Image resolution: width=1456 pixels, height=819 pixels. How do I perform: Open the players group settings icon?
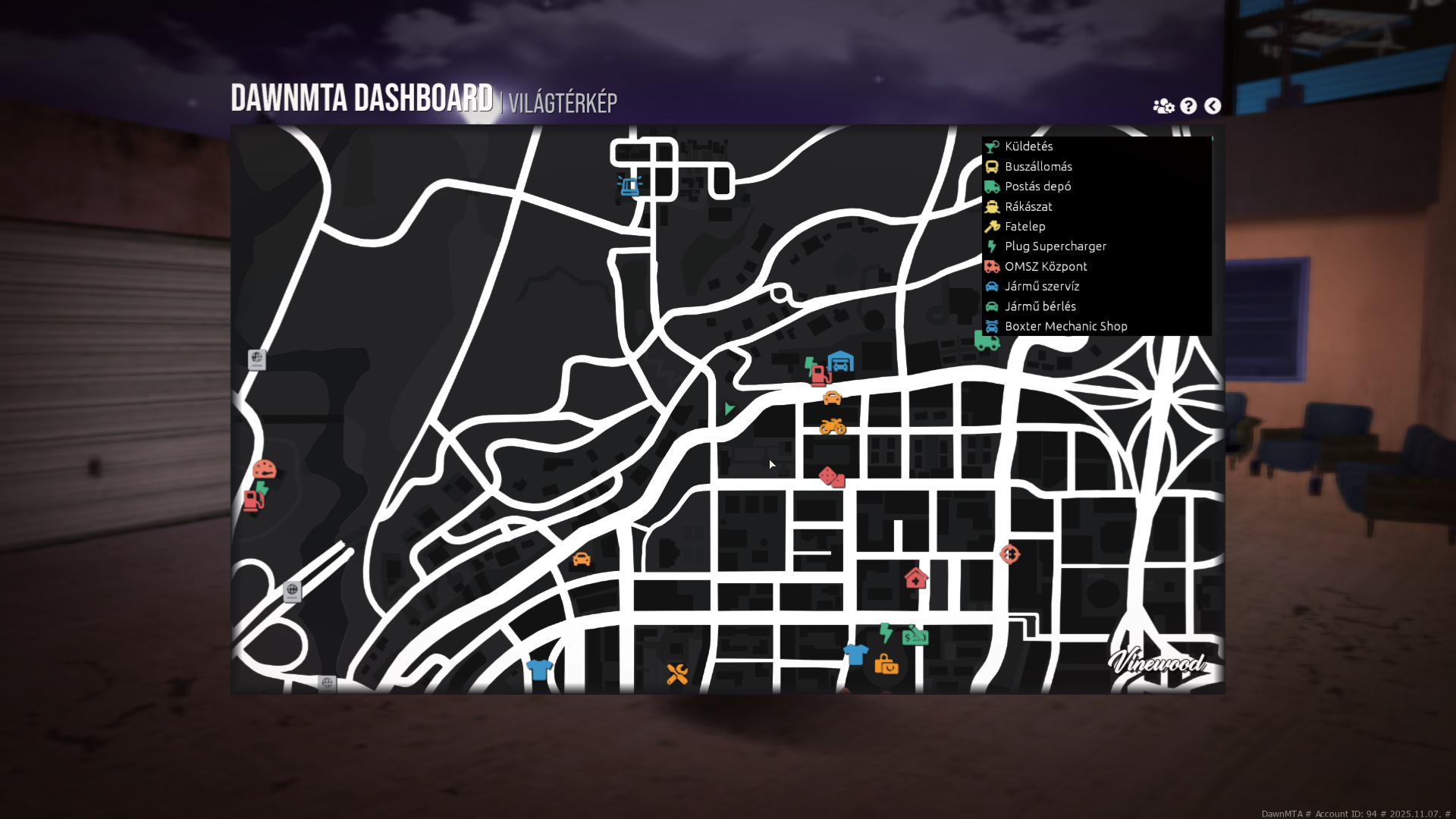click(1163, 106)
